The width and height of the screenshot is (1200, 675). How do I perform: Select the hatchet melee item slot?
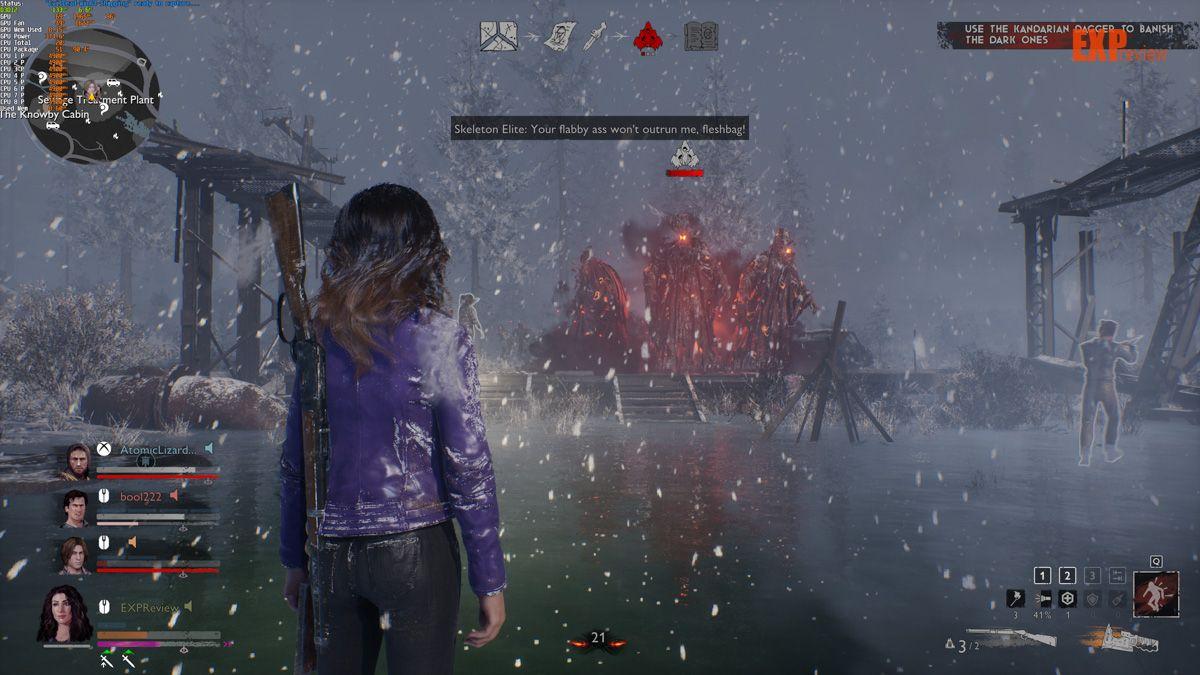pyautogui.click(x=1014, y=599)
